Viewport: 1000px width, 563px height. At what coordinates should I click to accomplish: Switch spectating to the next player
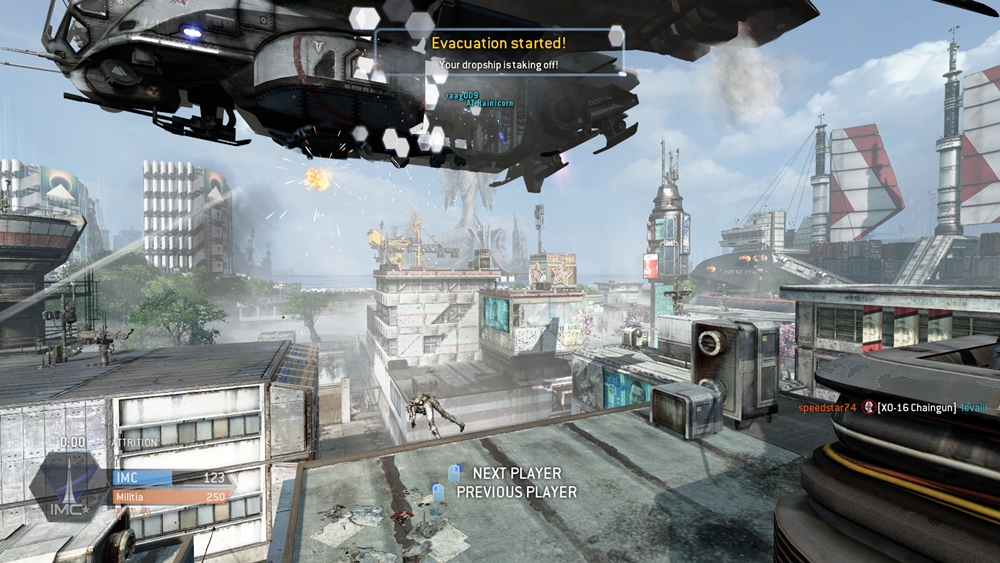click(516, 473)
